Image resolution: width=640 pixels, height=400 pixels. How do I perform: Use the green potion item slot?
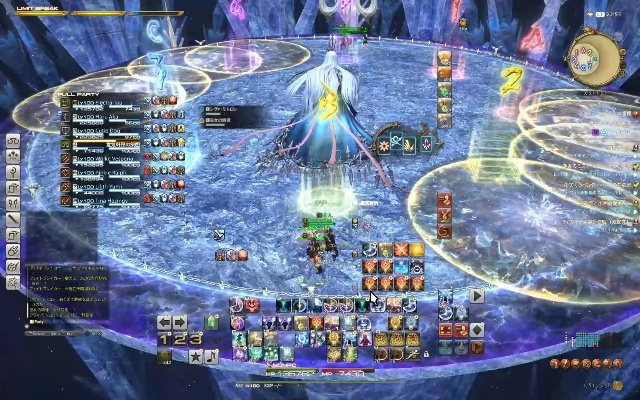tap(212, 322)
